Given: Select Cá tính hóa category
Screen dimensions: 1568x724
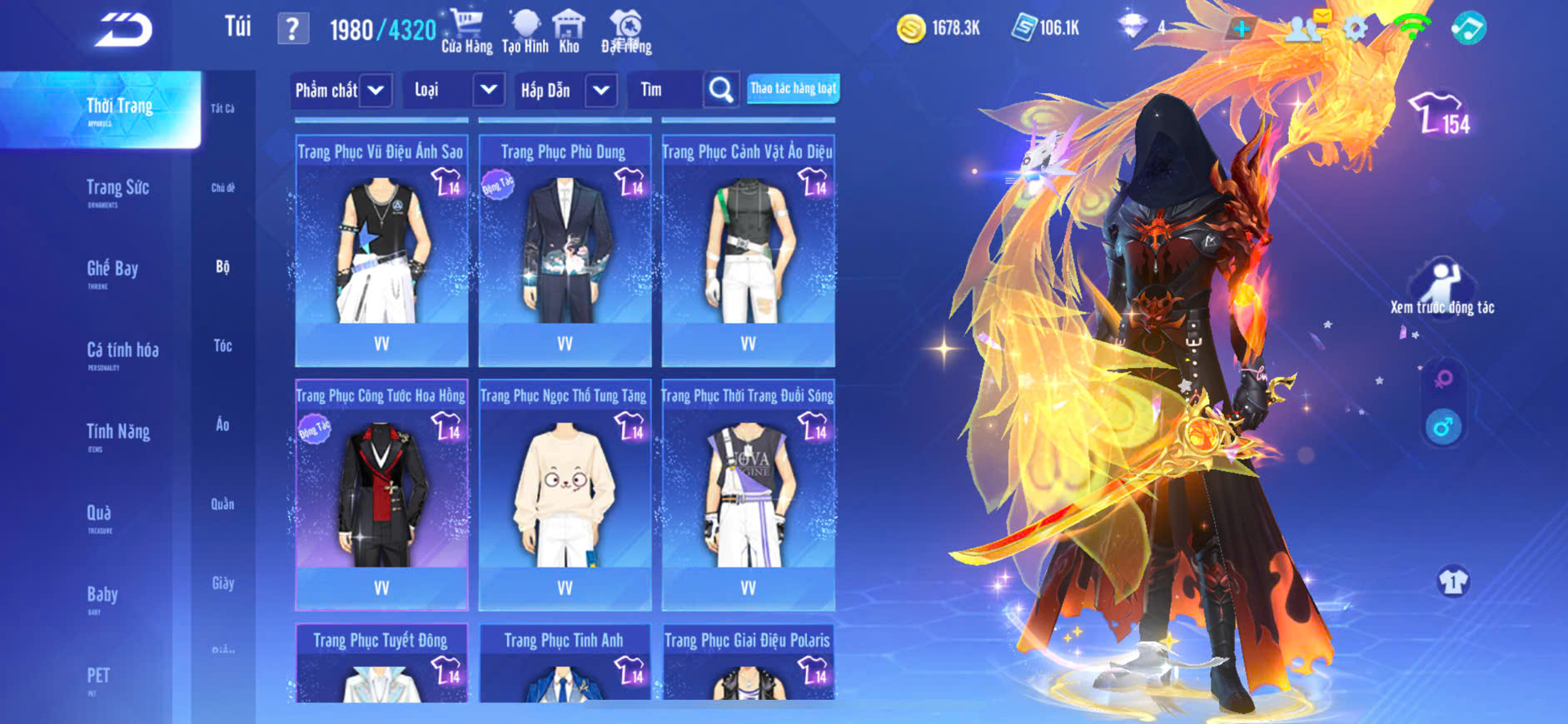Looking at the screenshot, I should tap(122, 353).
